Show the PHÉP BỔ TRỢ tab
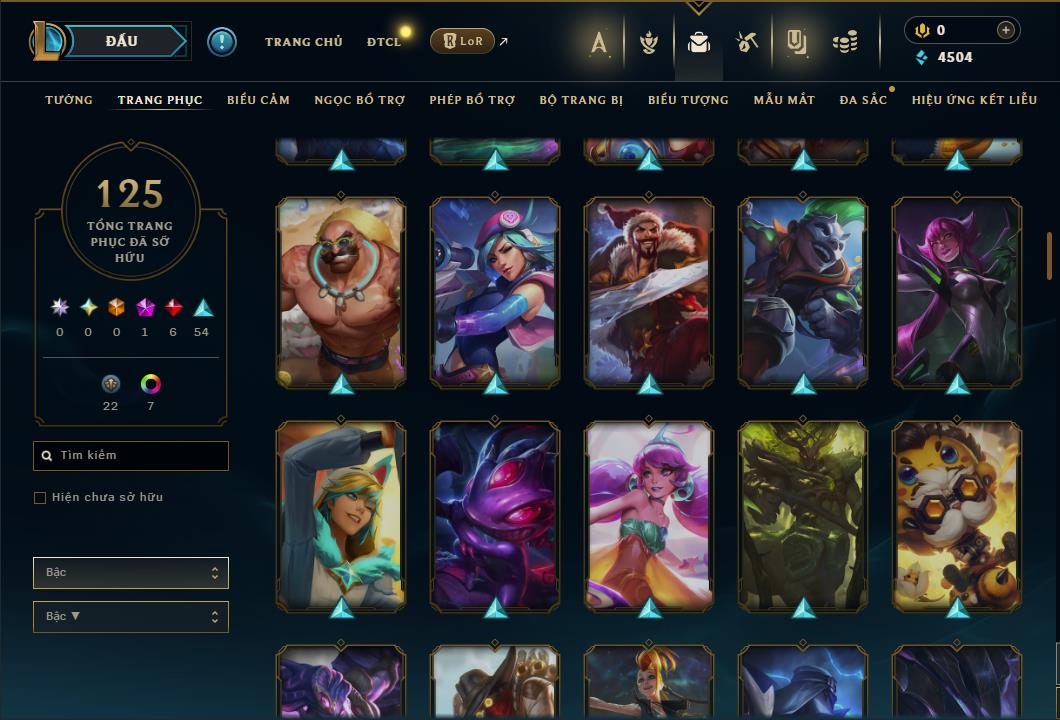Screen dimensions: 1060x720 coord(472,100)
